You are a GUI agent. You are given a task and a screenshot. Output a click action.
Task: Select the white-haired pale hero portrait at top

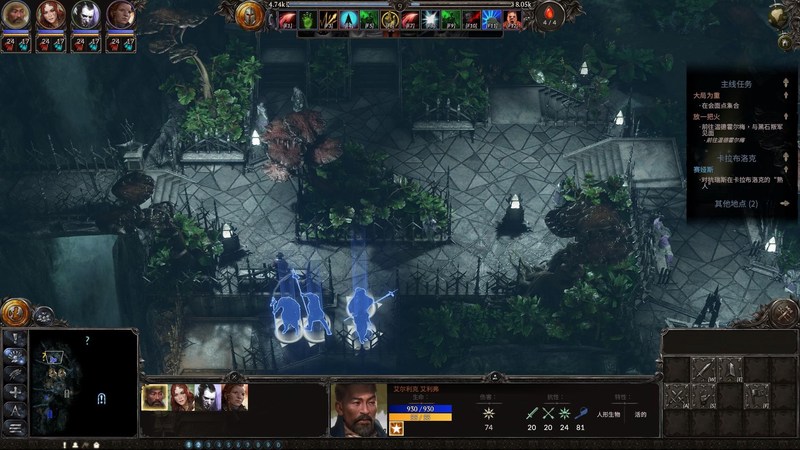84,15
